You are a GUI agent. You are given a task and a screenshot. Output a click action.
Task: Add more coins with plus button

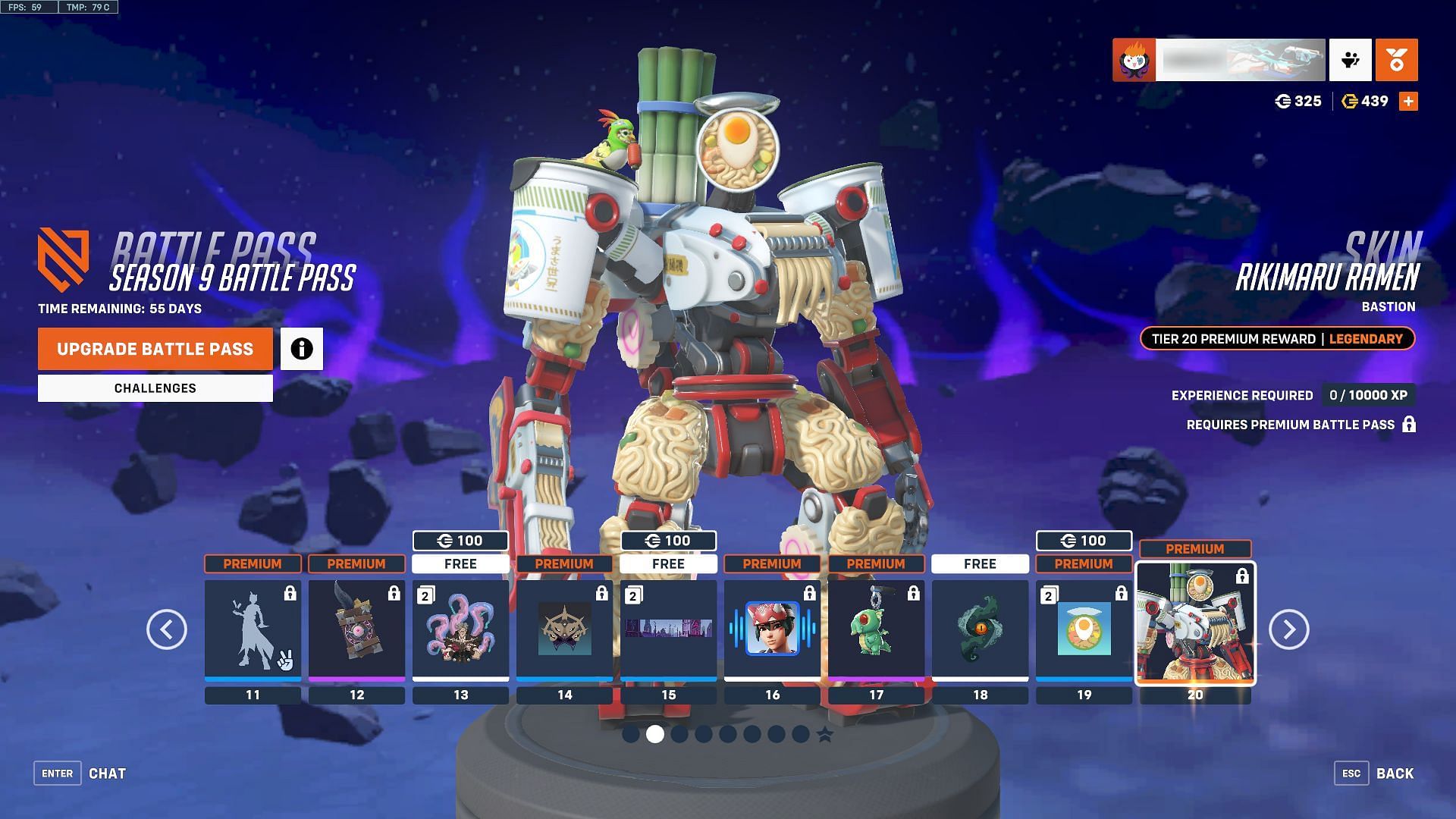pyautogui.click(x=1408, y=101)
